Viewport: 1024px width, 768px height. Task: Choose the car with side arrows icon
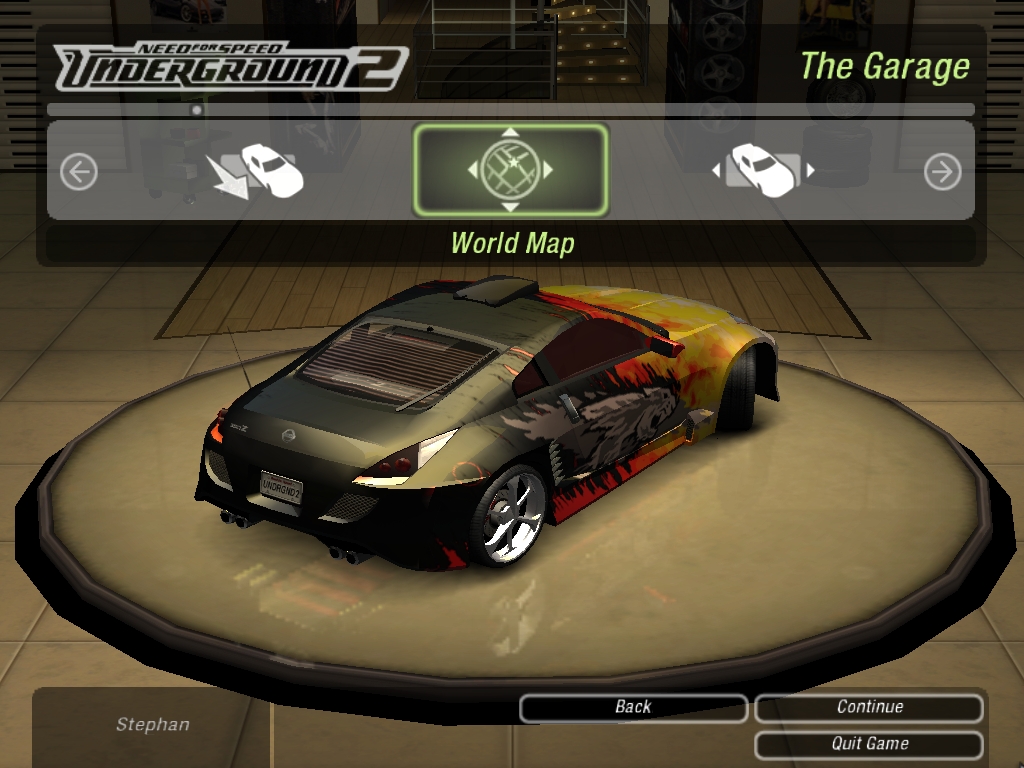763,171
